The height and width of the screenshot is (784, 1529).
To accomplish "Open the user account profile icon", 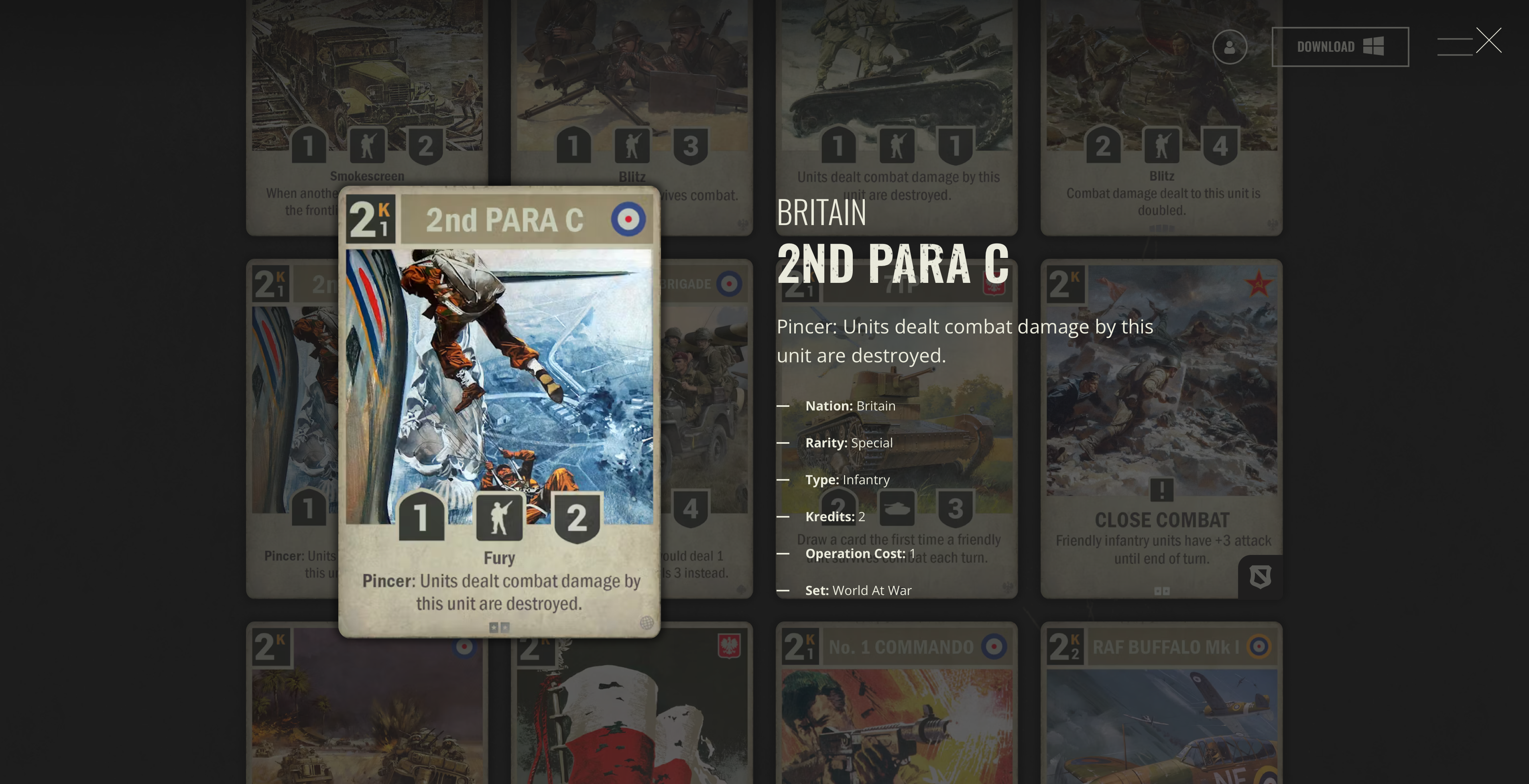I will (x=1229, y=47).
